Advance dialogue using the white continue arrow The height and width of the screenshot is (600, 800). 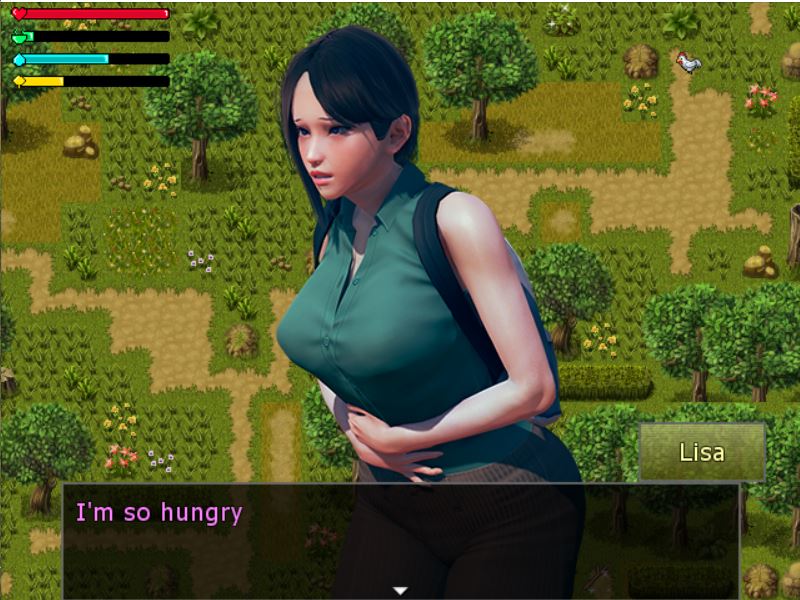pos(400,590)
